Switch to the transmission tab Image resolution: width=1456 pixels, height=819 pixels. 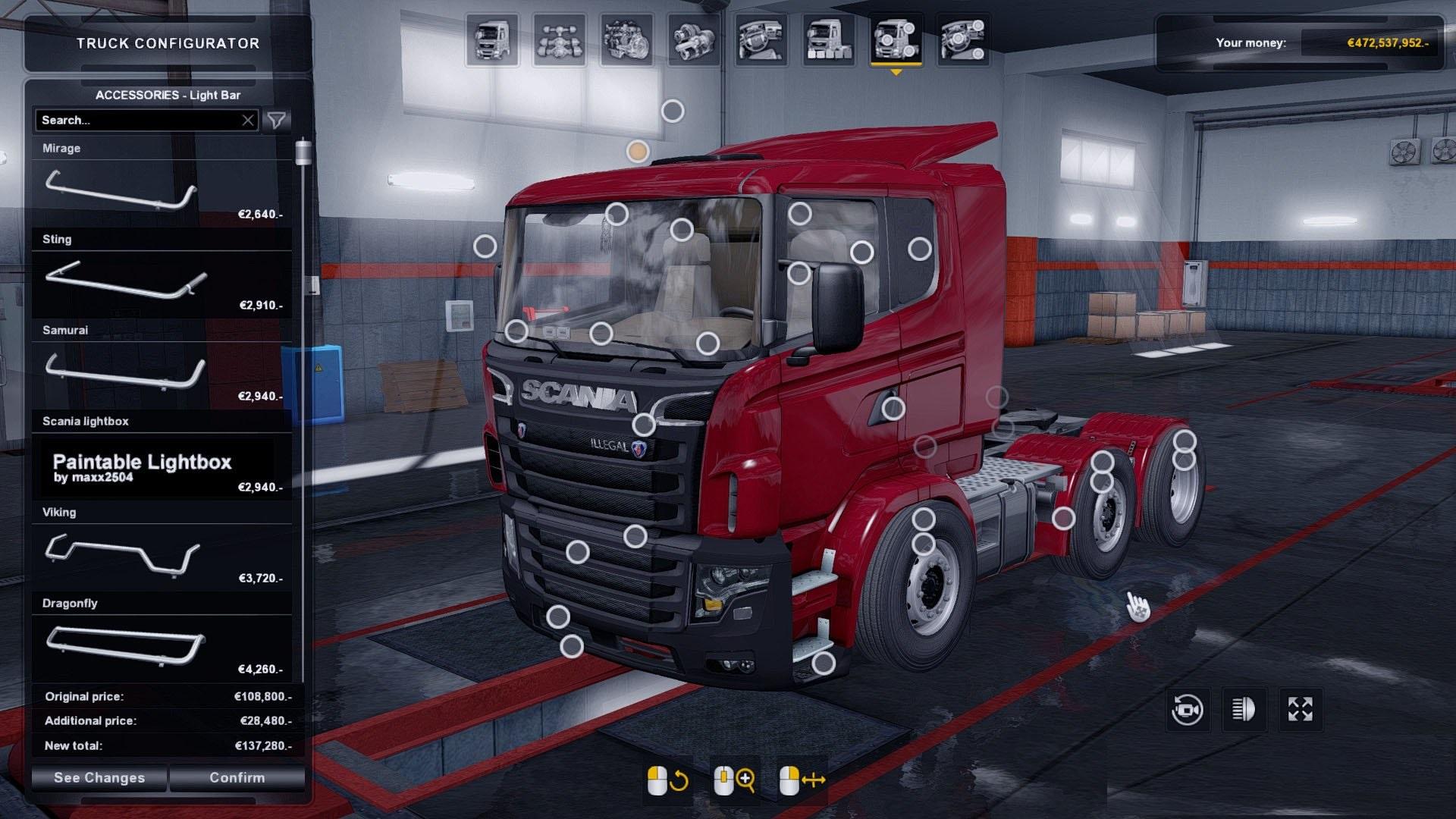coord(693,41)
